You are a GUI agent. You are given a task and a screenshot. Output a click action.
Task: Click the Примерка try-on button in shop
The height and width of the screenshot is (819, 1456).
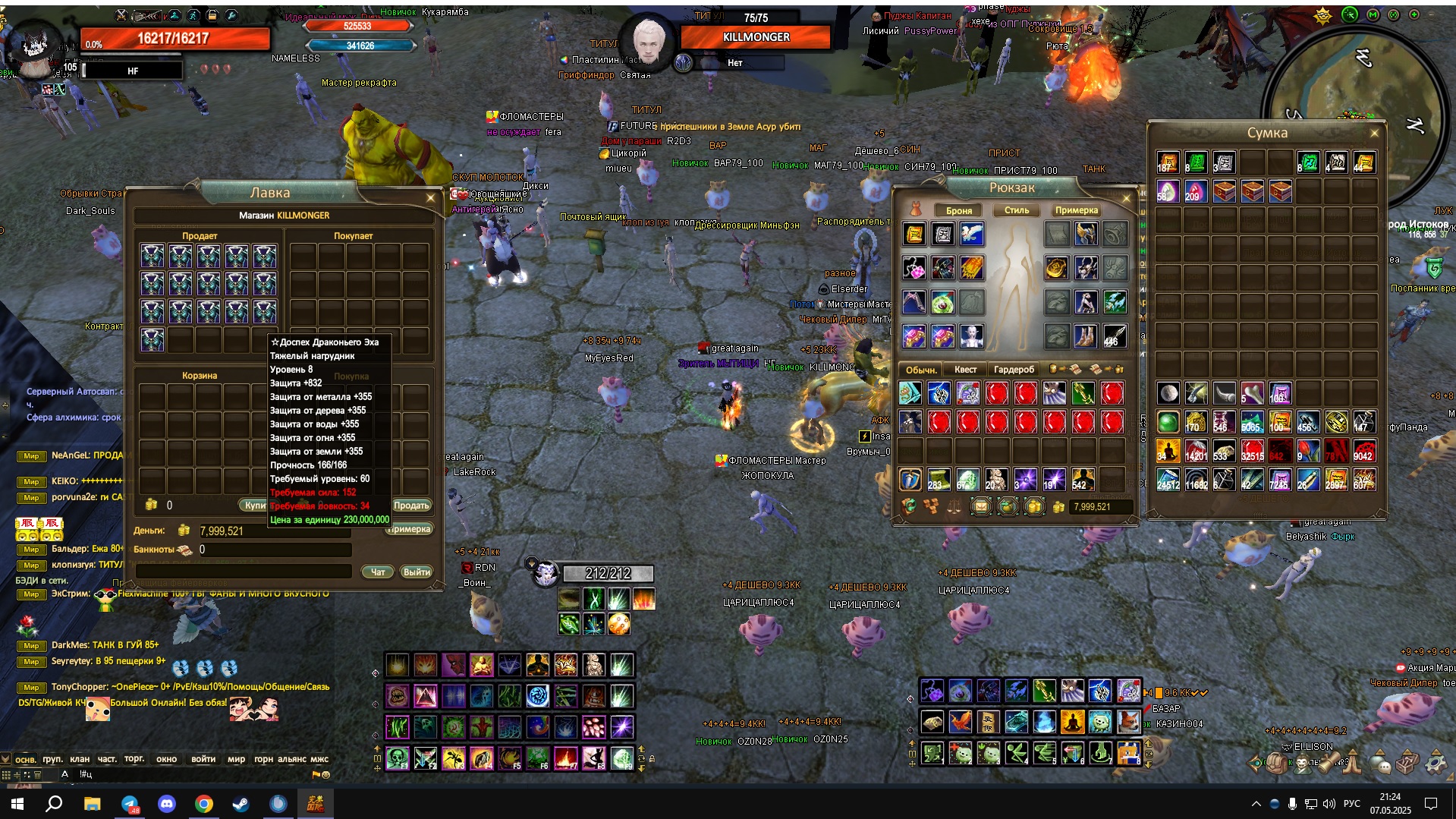tap(410, 529)
